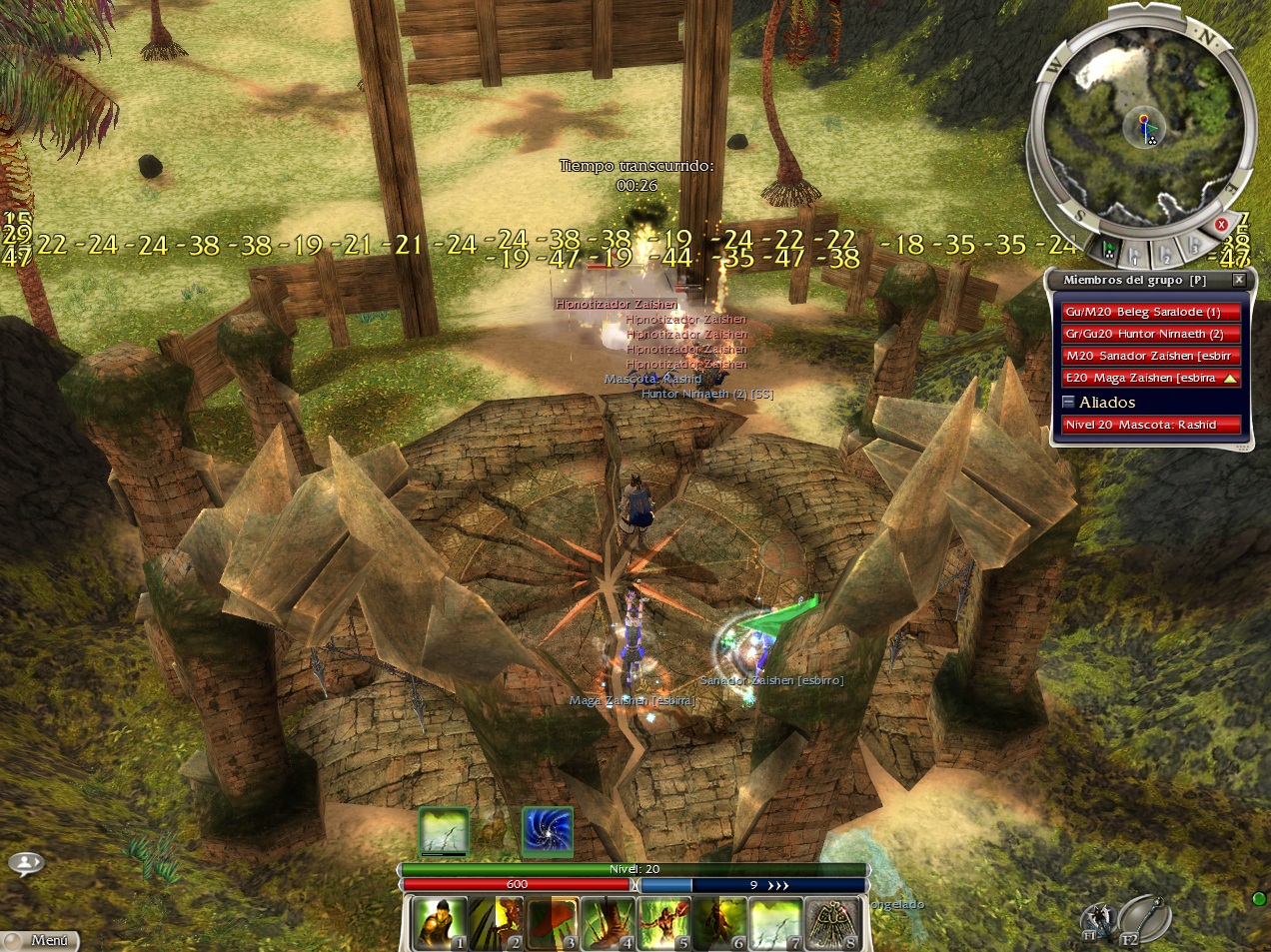1271x952 pixels.
Task: Open the Menú button
Action: (x=40, y=940)
